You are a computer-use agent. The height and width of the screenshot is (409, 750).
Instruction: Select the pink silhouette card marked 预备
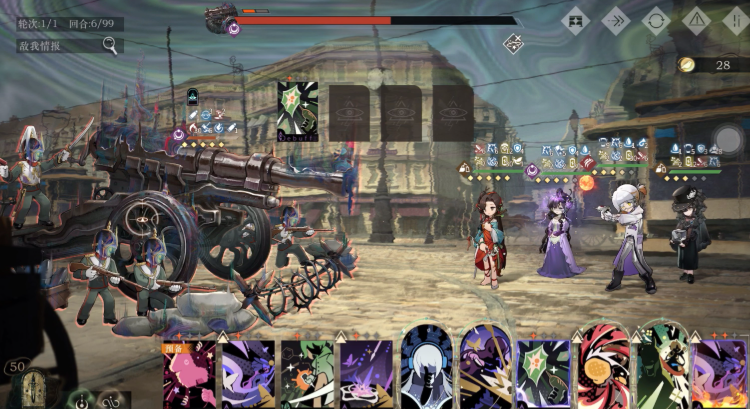coord(189,375)
